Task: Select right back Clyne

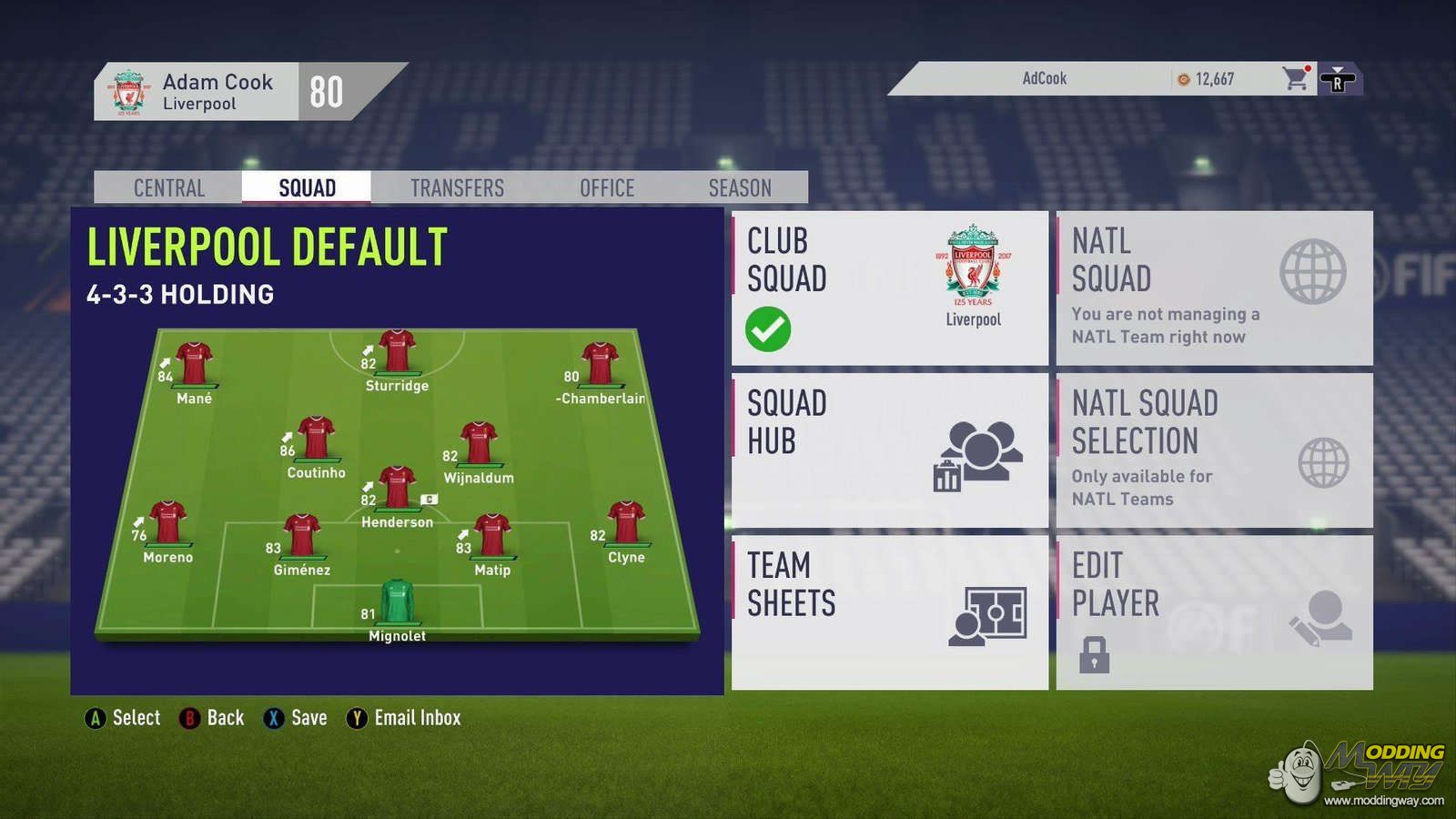Action: coord(626,526)
